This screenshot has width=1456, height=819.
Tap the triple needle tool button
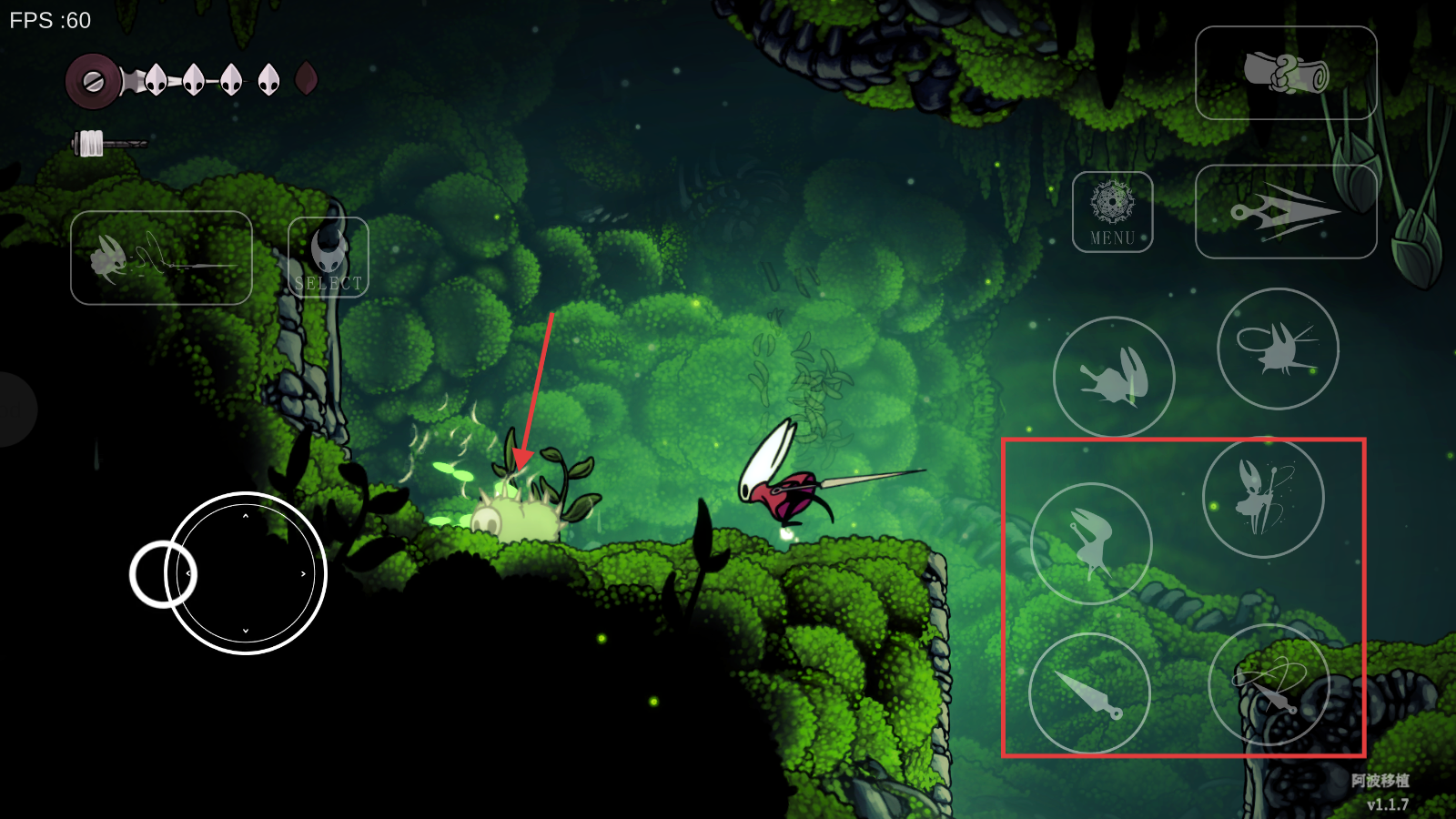1285,212
